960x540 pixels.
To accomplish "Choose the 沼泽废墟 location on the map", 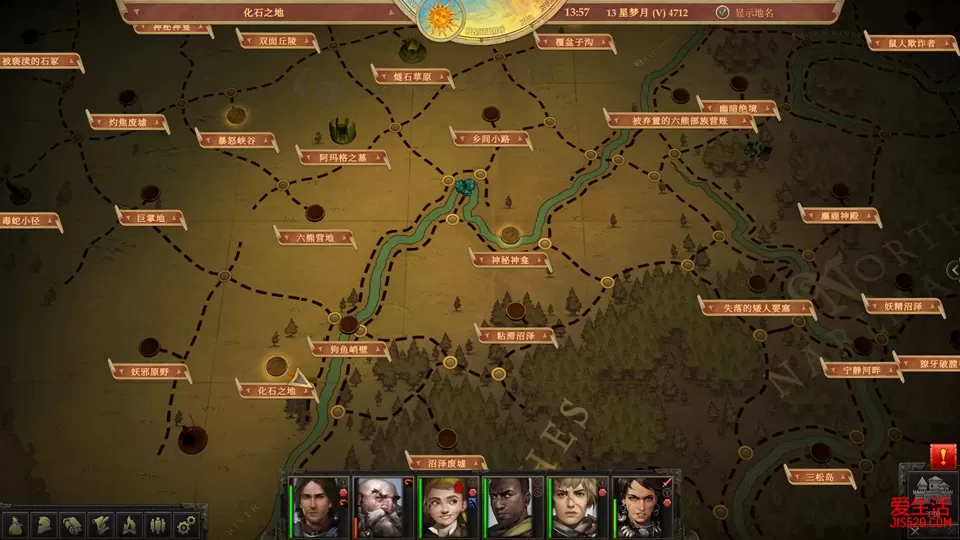I will point(446,462).
